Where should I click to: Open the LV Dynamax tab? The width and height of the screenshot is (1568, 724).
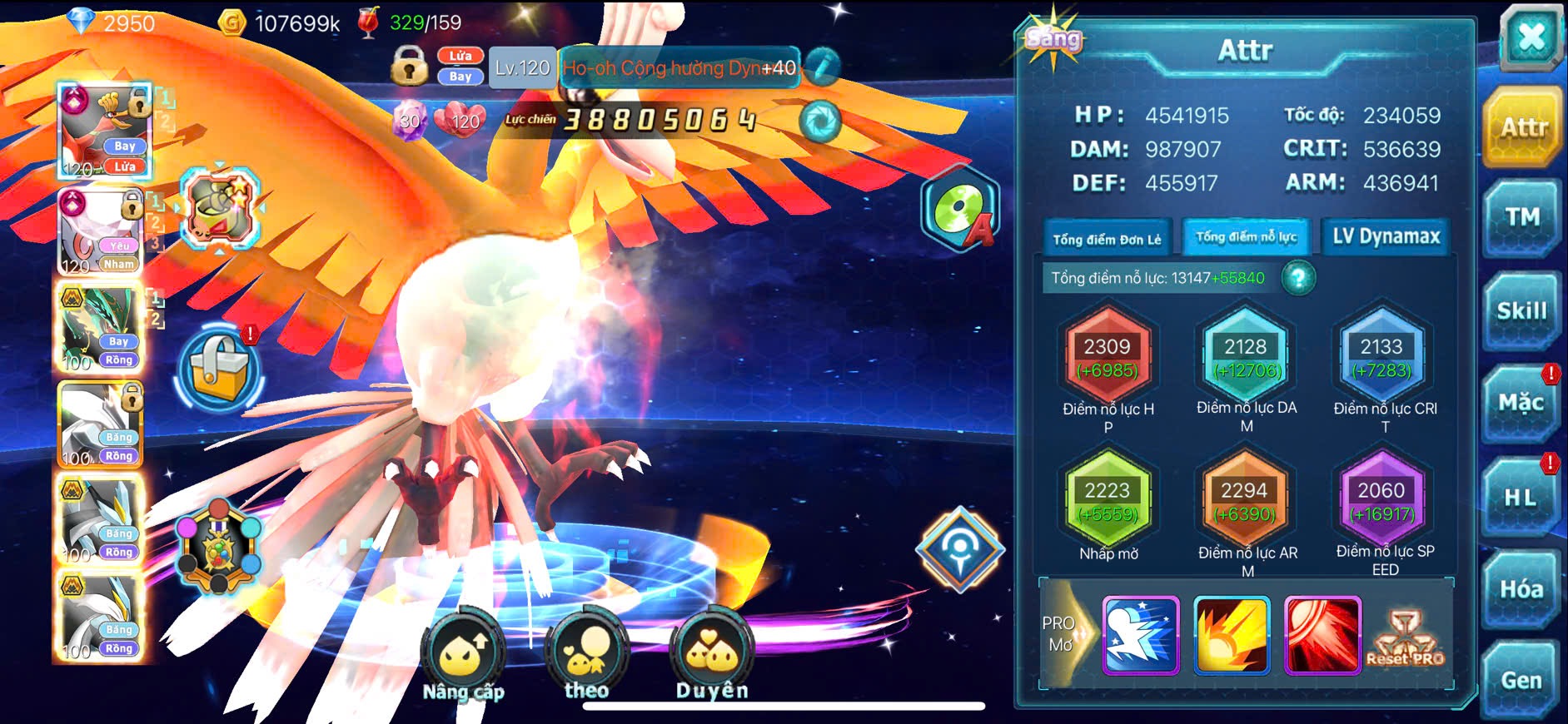1386,237
